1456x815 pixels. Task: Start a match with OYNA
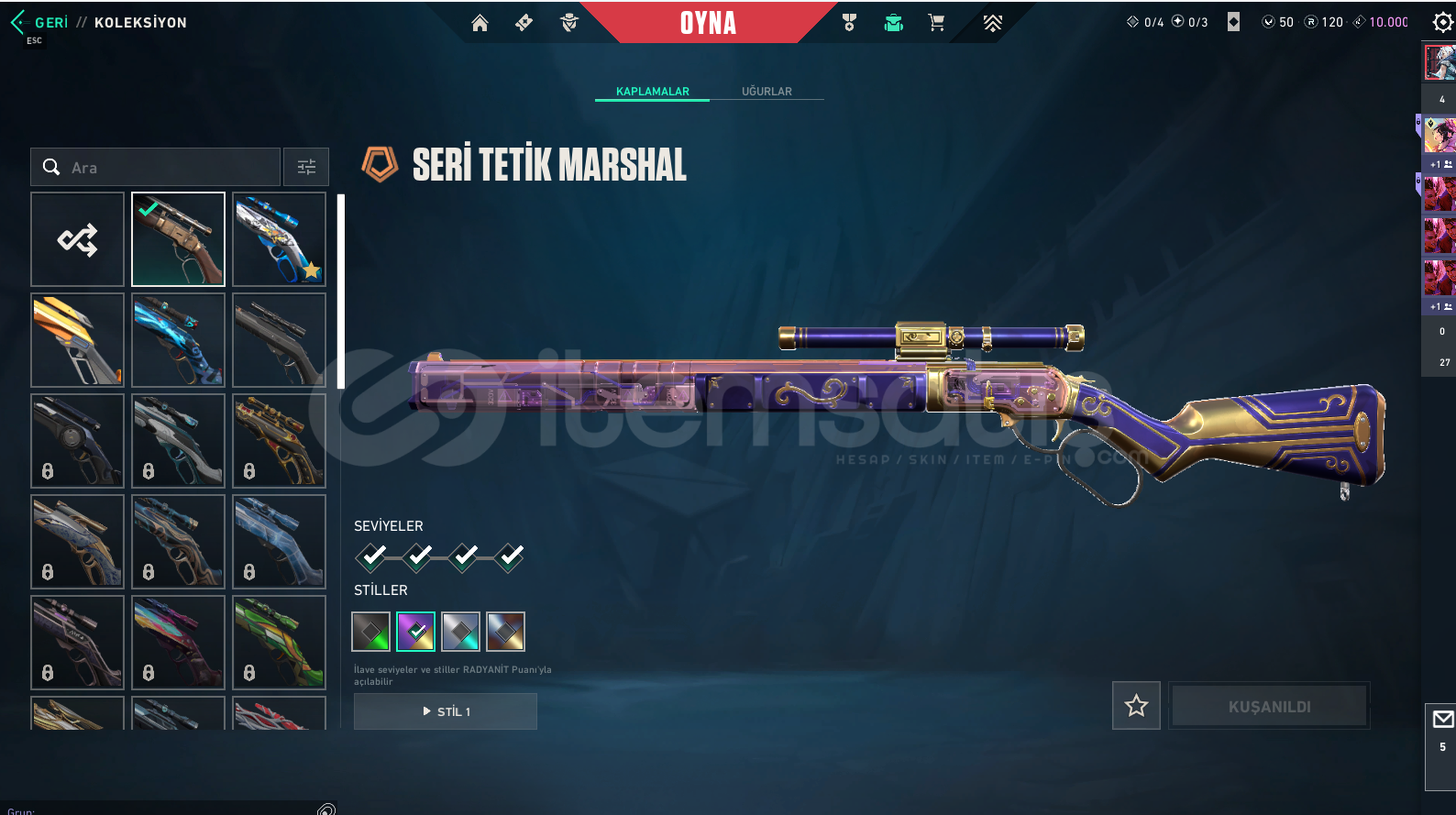(708, 23)
